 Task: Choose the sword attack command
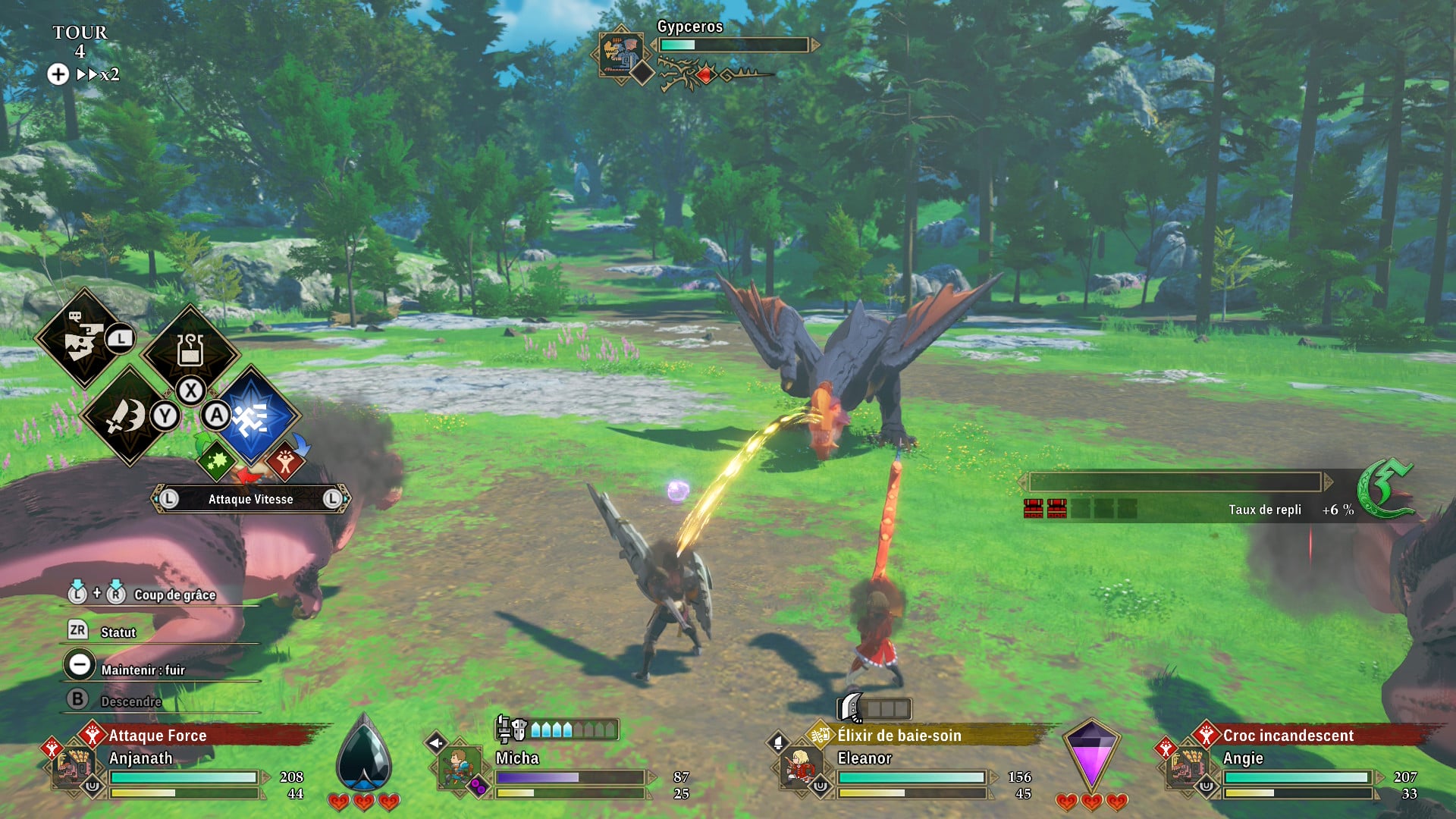tap(127, 416)
